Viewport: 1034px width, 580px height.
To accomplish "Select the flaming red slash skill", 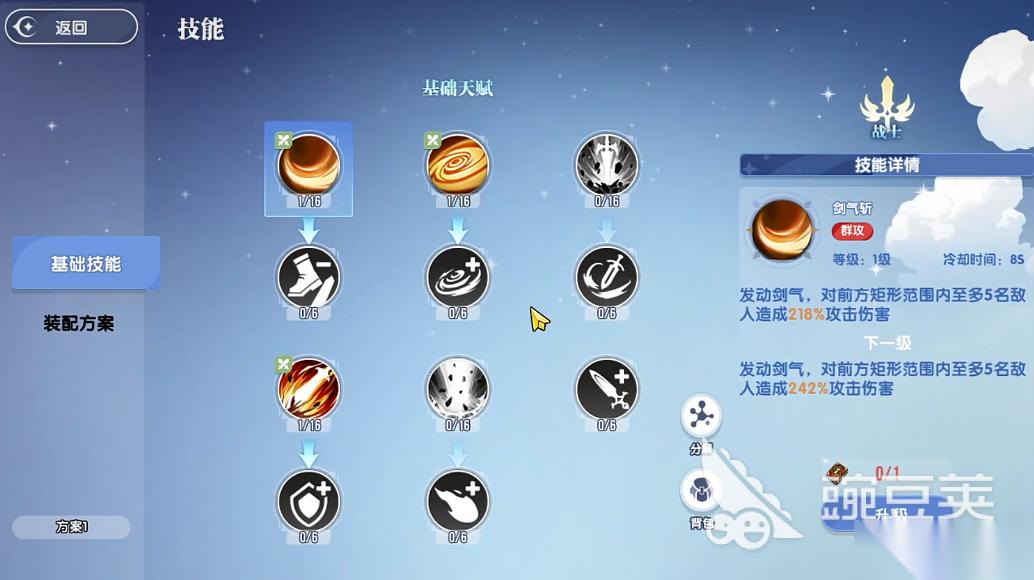I will [x=309, y=389].
